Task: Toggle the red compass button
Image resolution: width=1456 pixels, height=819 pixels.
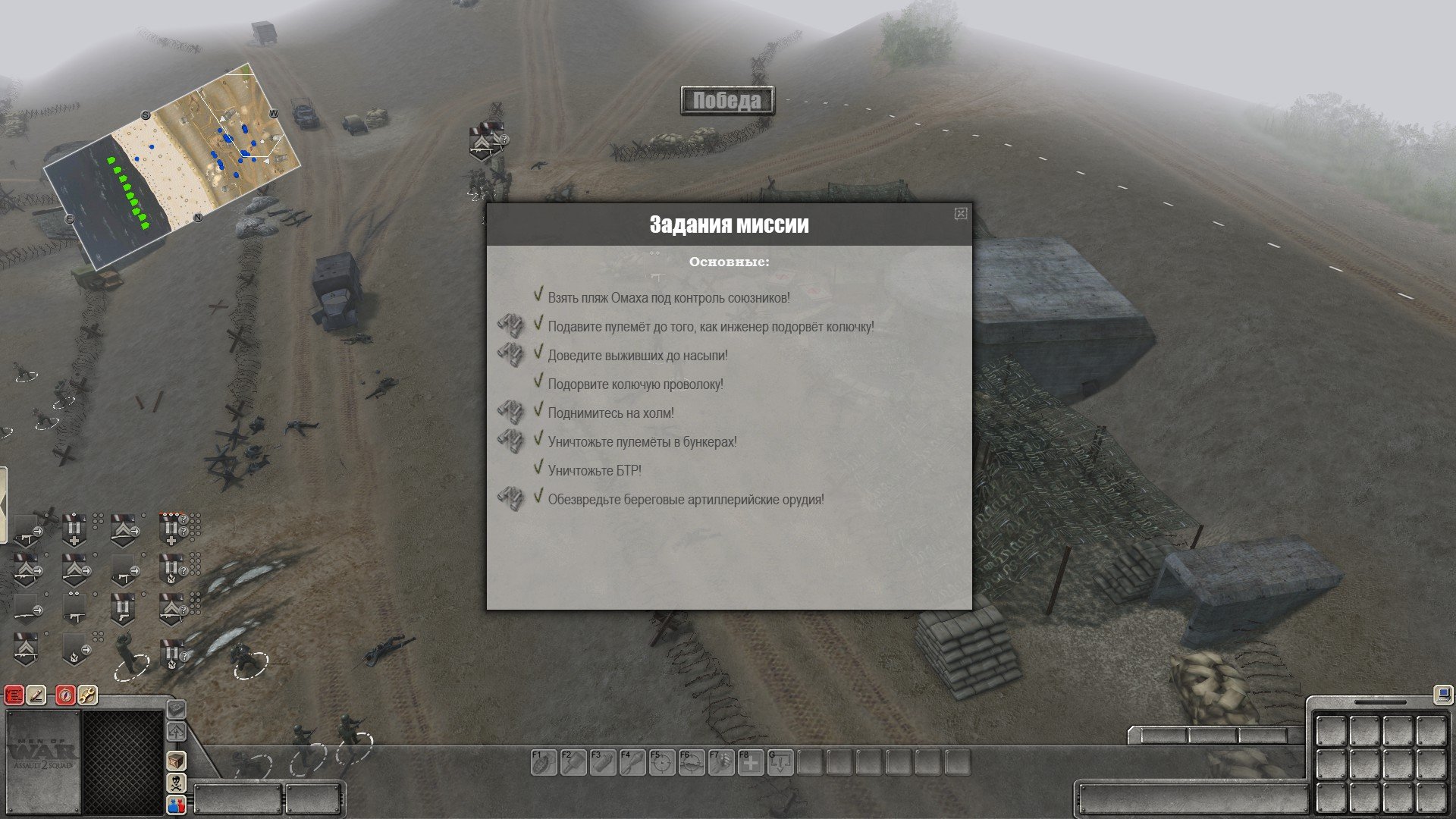Action: click(66, 695)
